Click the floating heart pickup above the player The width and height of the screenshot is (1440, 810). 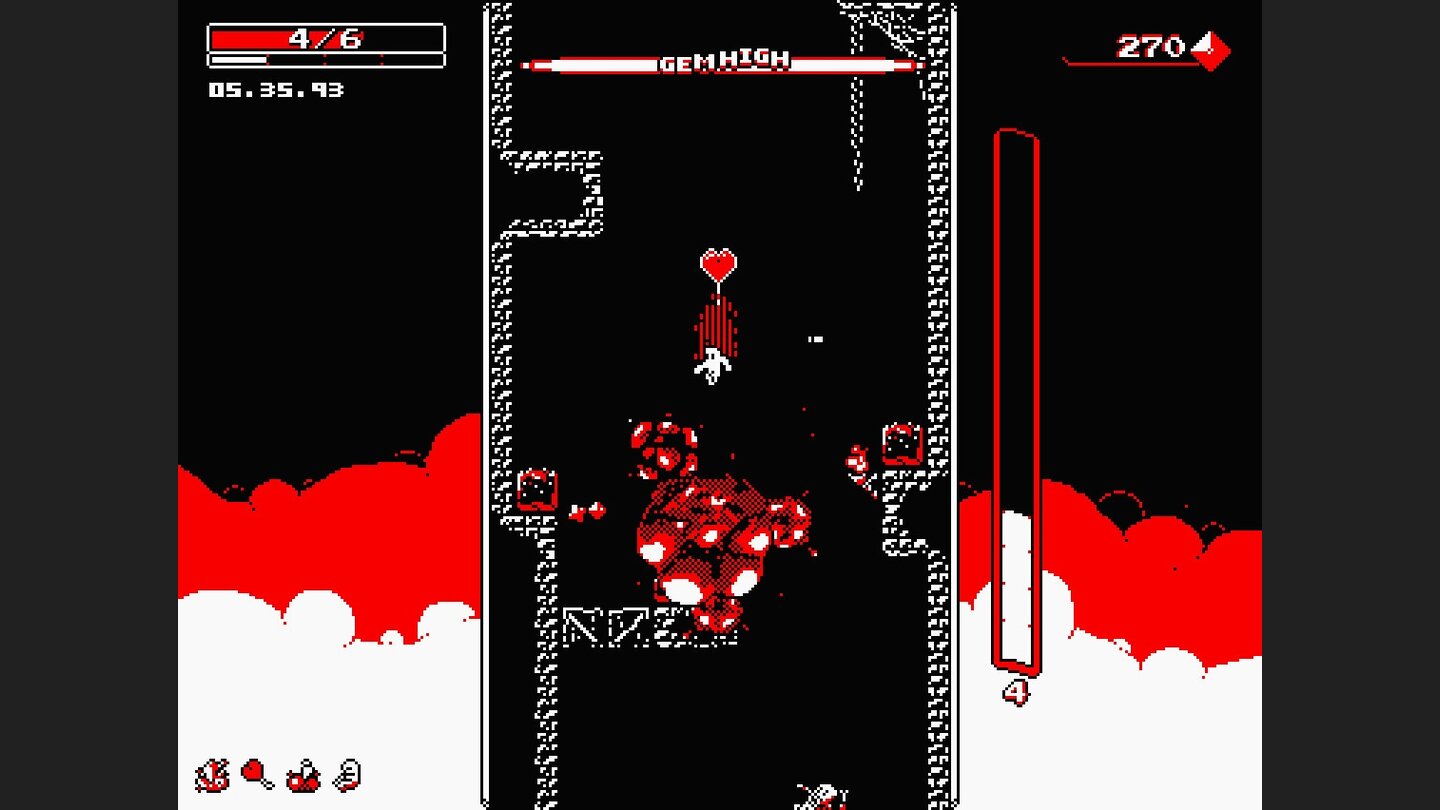[x=718, y=265]
